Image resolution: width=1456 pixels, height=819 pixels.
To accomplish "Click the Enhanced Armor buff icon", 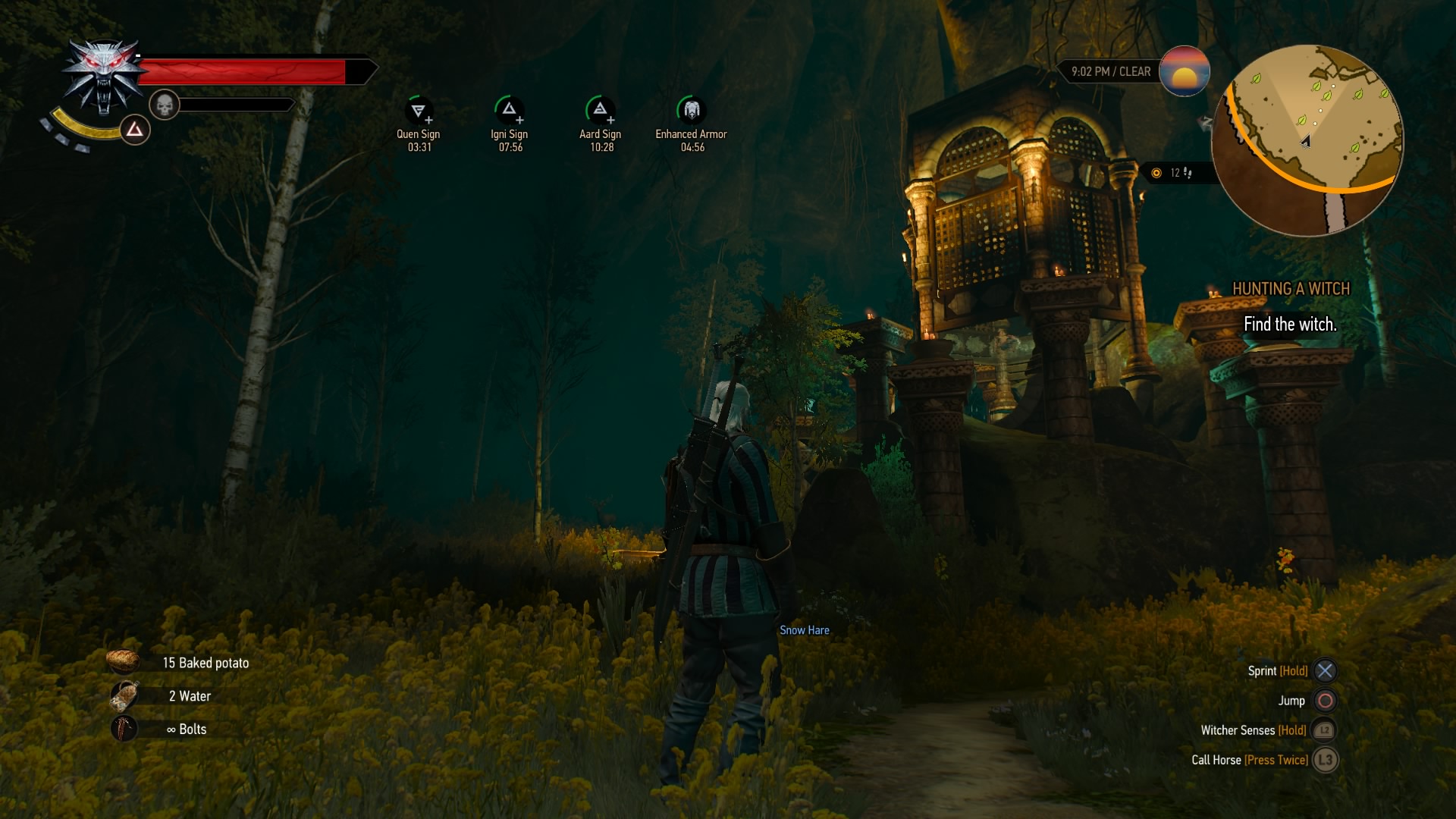I will point(691,111).
